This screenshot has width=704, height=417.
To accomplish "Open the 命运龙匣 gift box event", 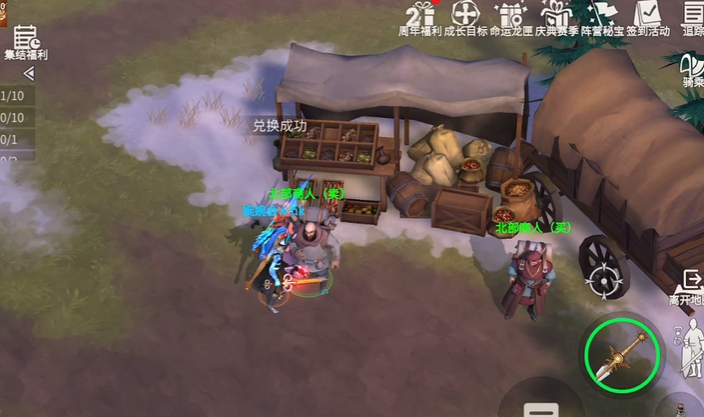I will click(510, 16).
